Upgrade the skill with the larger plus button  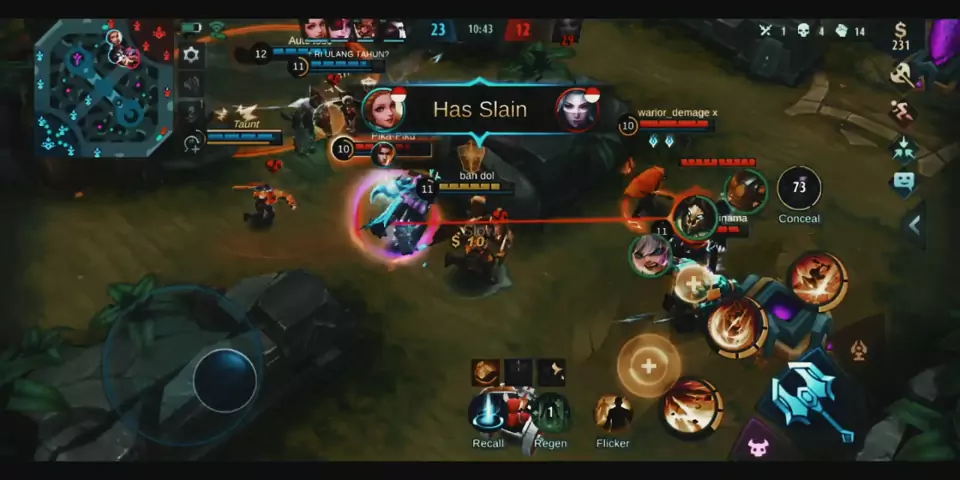648,366
